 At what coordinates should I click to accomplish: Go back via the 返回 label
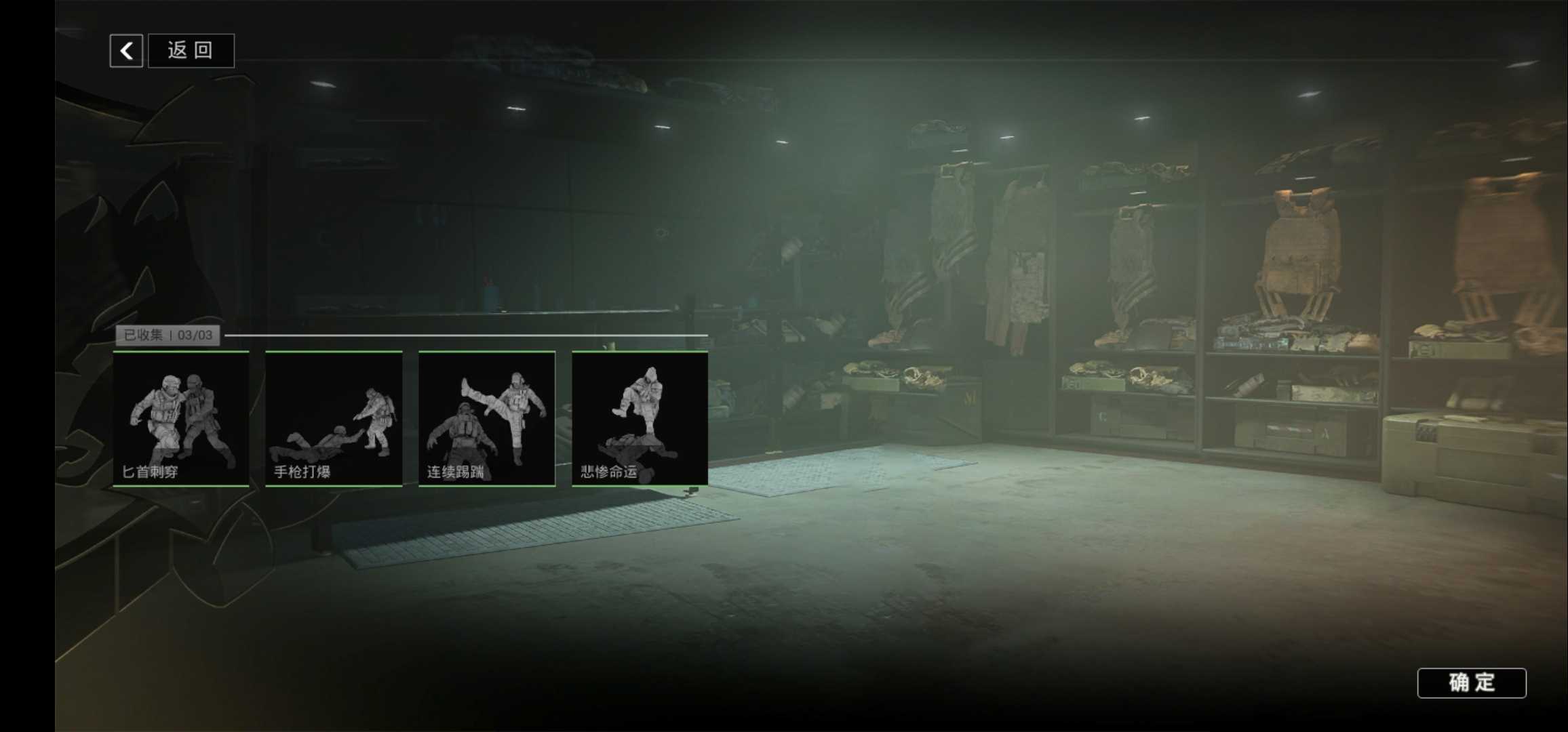tap(191, 51)
